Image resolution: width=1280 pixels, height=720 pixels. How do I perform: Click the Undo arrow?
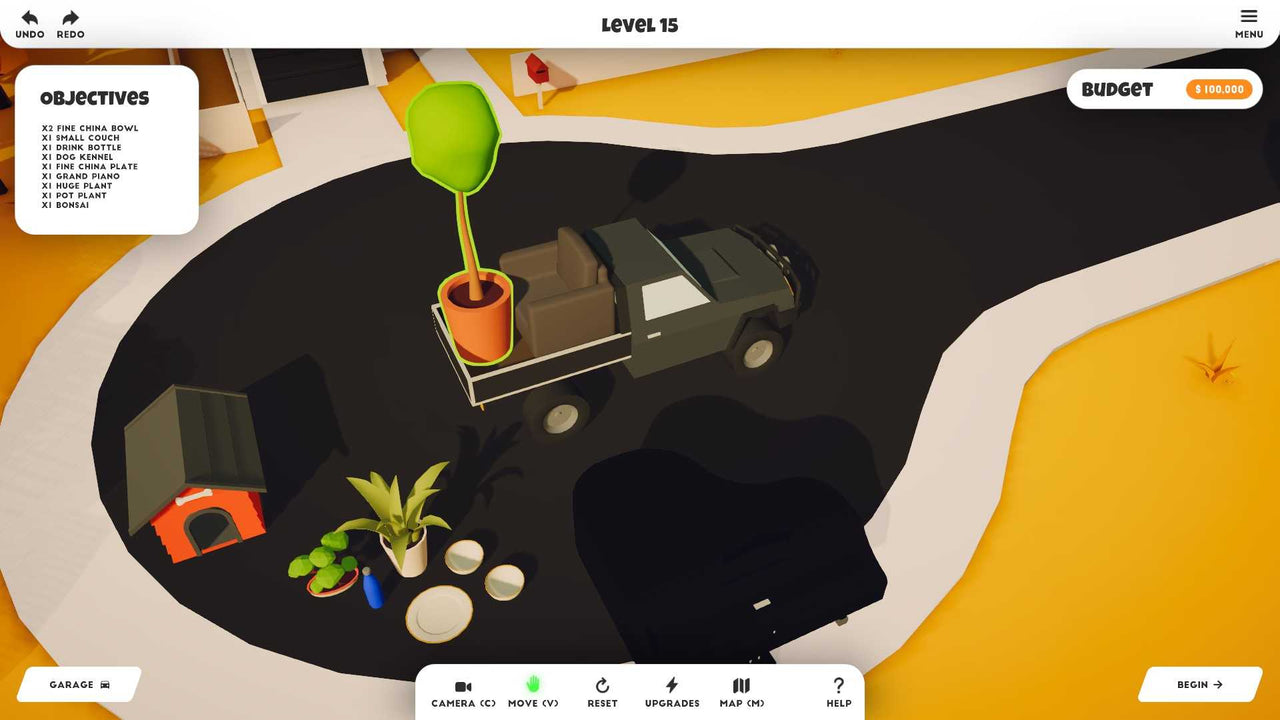pos(29,17)
